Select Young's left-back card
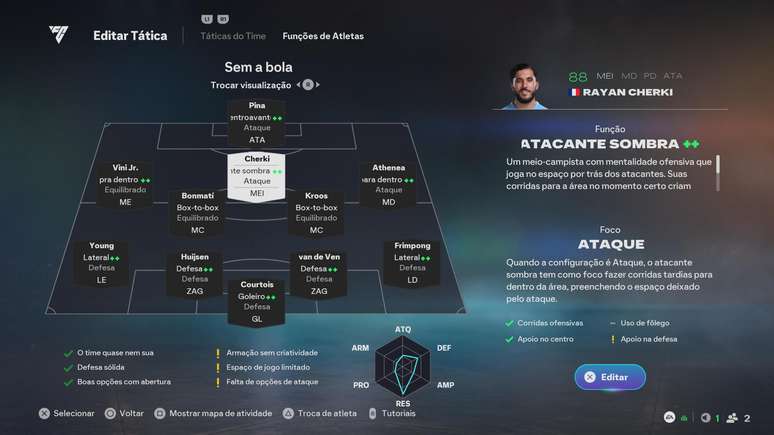 pos(101,263)
